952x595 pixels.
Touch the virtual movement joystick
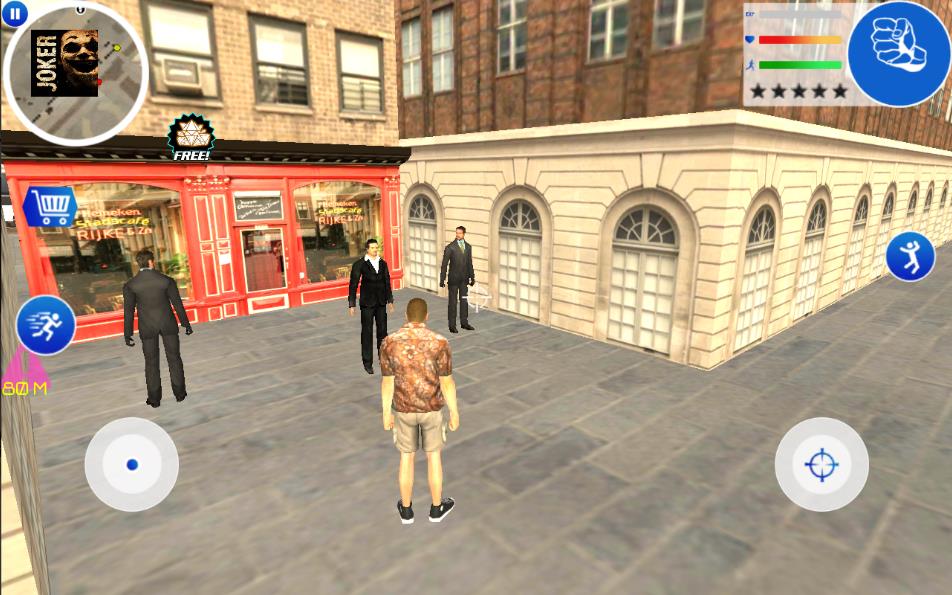point(131,464)
